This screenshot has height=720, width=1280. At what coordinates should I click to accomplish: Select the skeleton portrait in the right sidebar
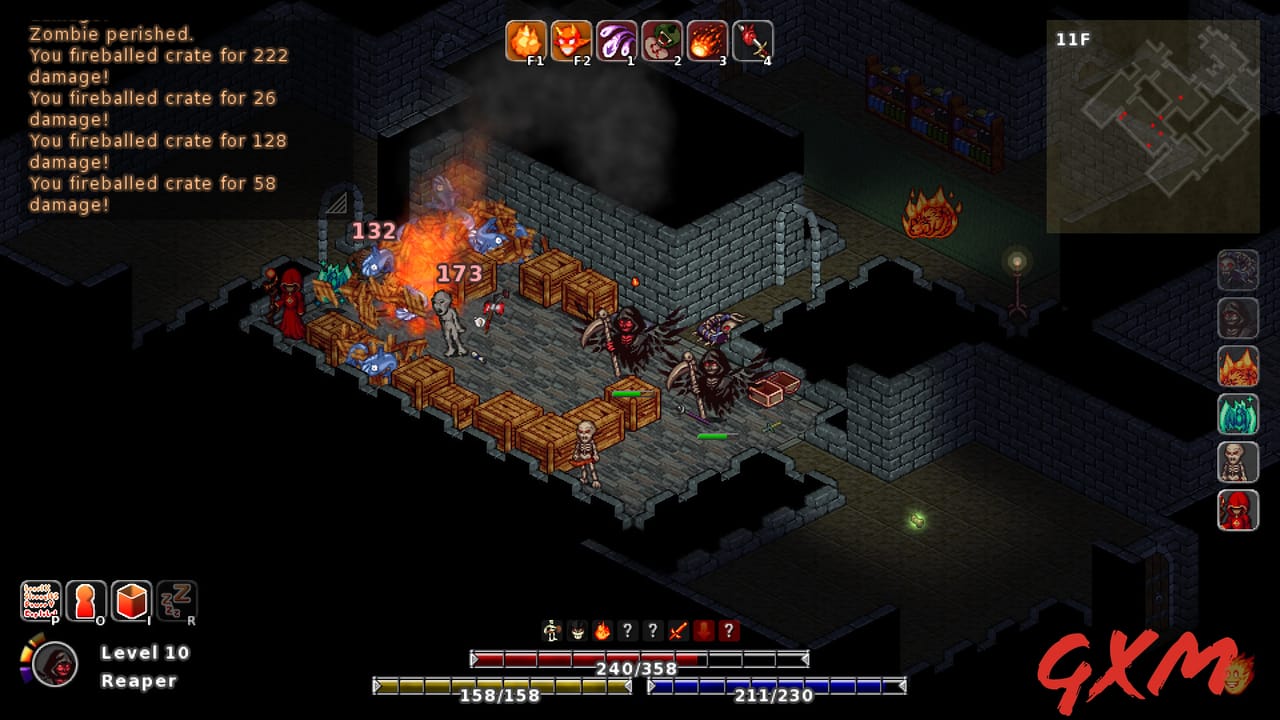click(1237, 461)
